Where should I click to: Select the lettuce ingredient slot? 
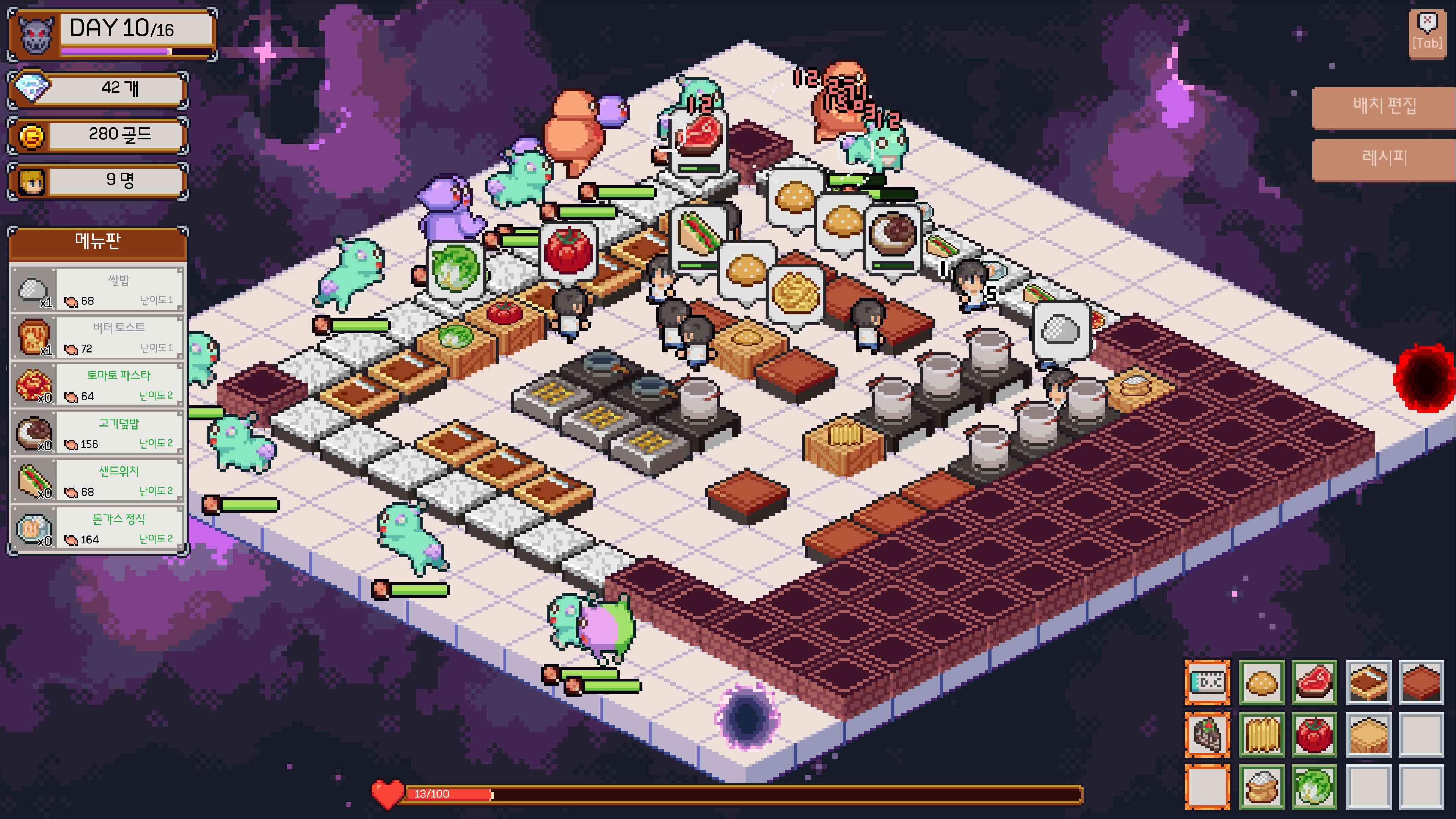click(x=1315, y=787)
